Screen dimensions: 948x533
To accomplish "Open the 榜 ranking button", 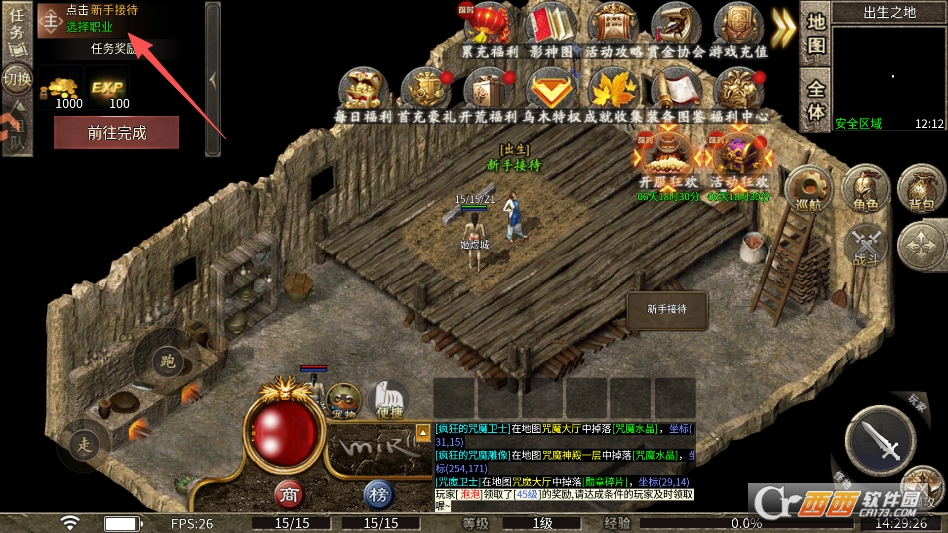I will 377,494.
